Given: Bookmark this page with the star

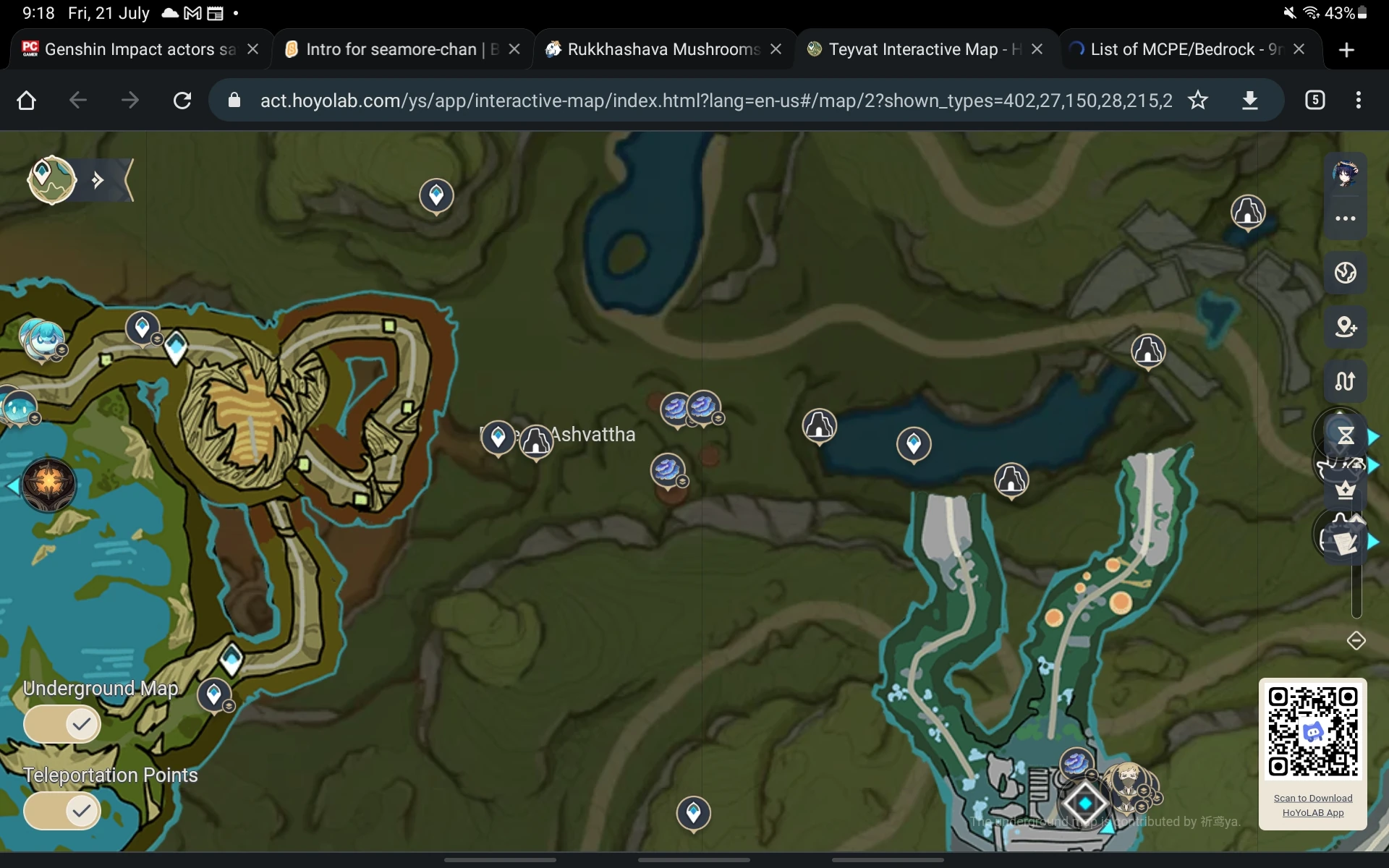Looking at the screenshot, I should coord(1199,101).
